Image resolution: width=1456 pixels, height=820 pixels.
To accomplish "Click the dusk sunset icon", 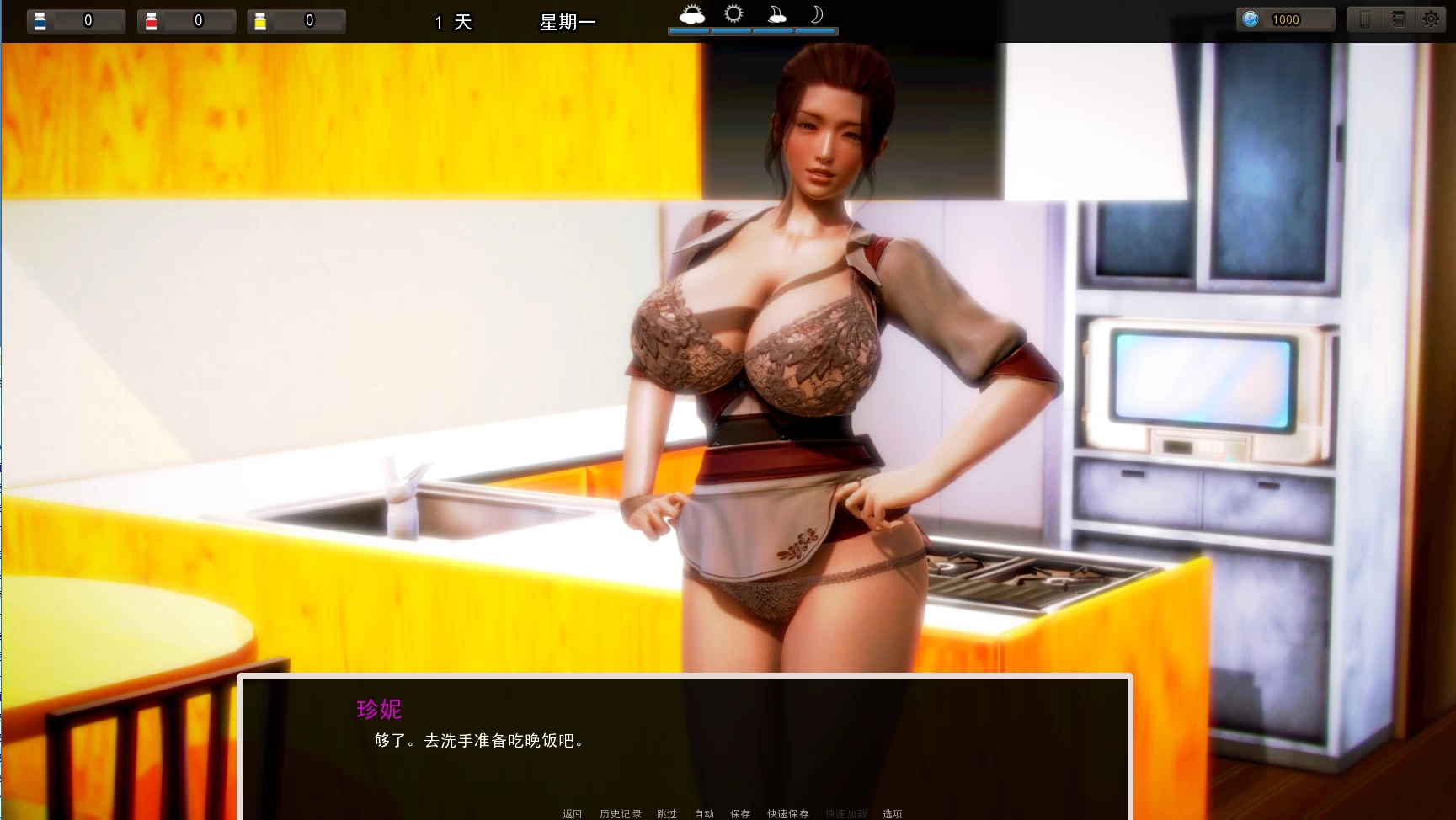I will coord(776,13).
